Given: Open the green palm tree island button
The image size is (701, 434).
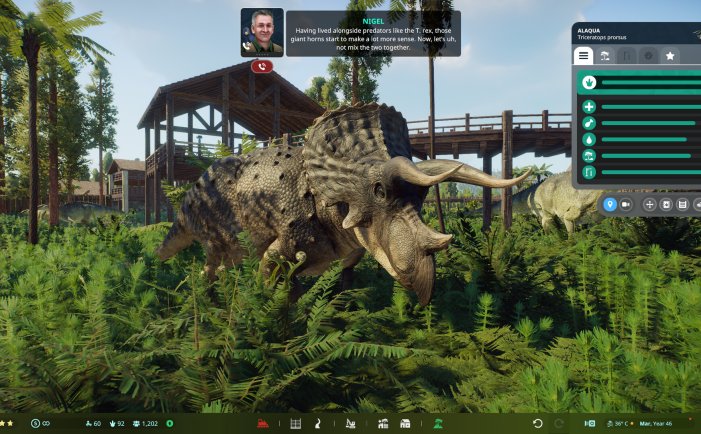Looking at the screenshot, I should click(437, 424).
